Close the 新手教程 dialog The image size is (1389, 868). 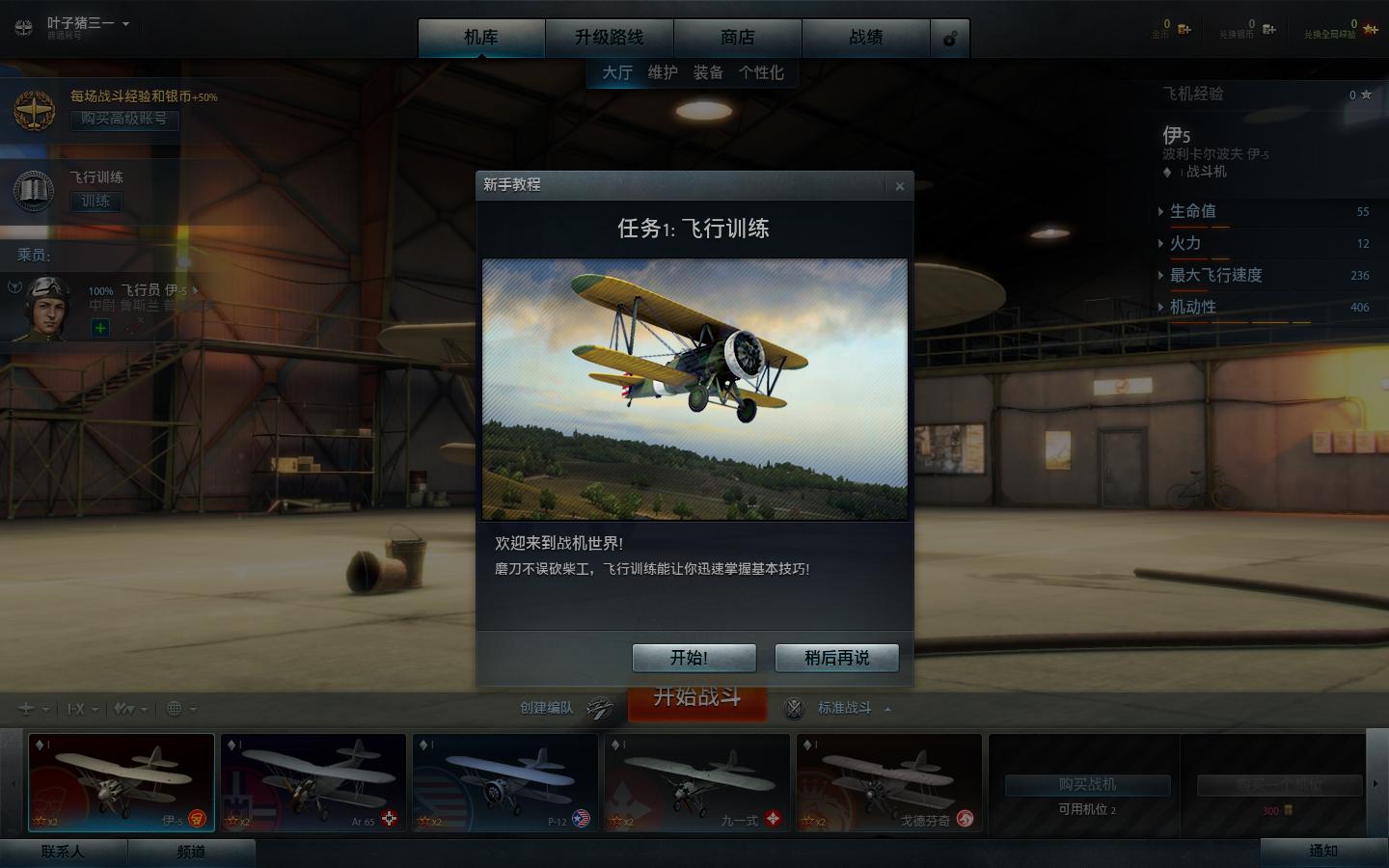[x=899, y=186]
